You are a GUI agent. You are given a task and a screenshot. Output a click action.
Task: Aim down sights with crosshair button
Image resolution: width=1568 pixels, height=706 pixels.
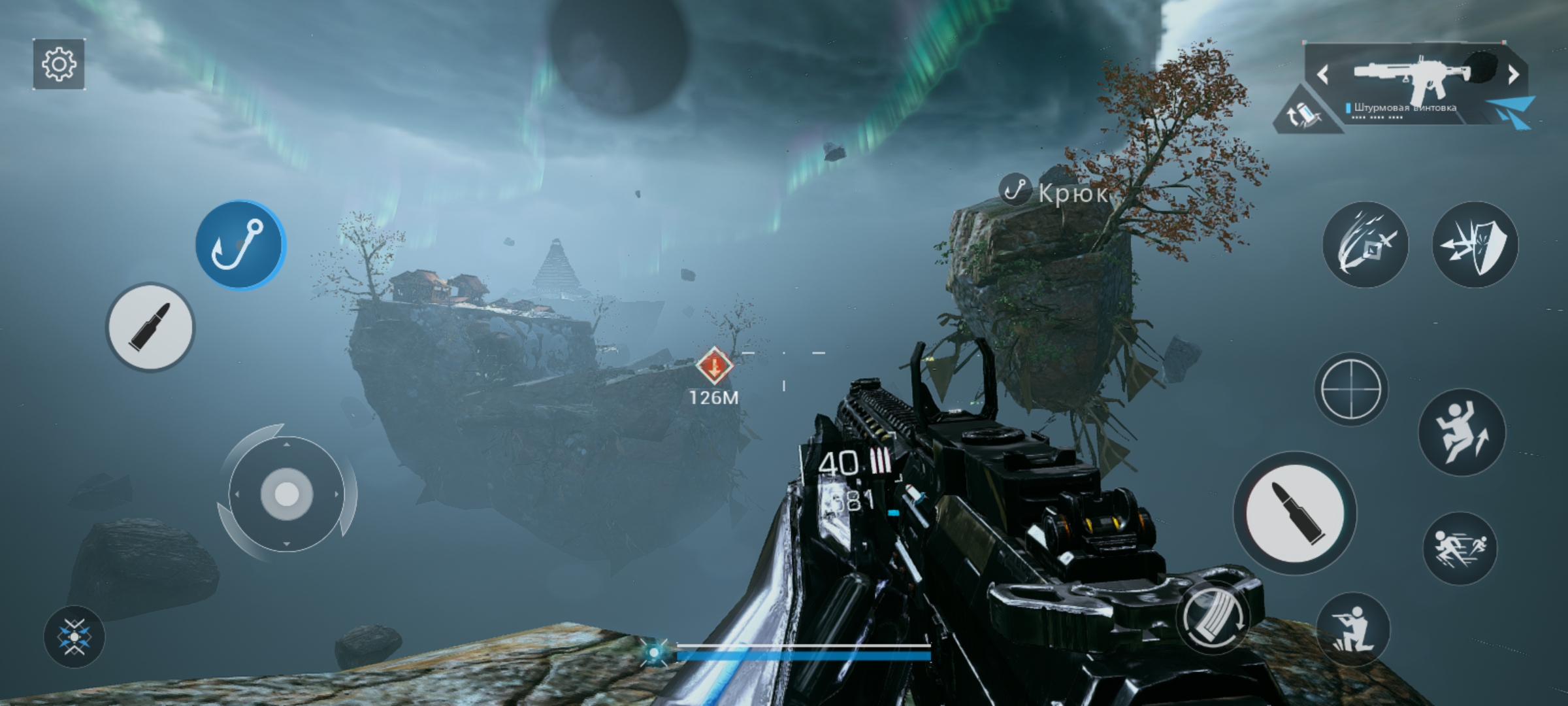tap(1350, 389)
